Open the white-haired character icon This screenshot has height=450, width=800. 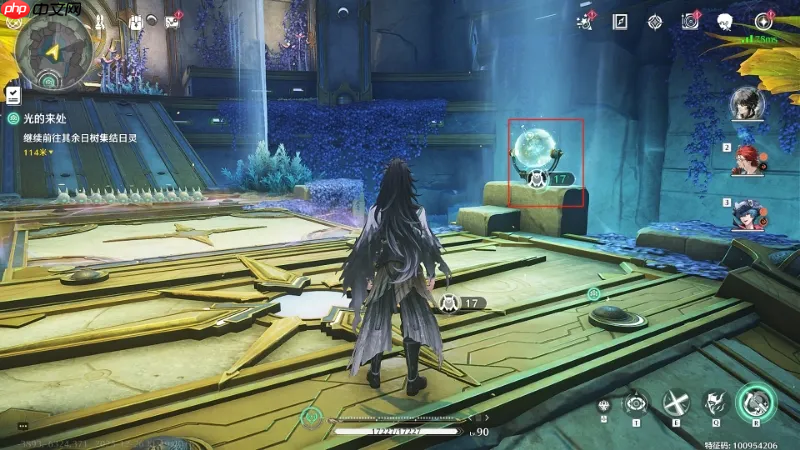point(726,21)
